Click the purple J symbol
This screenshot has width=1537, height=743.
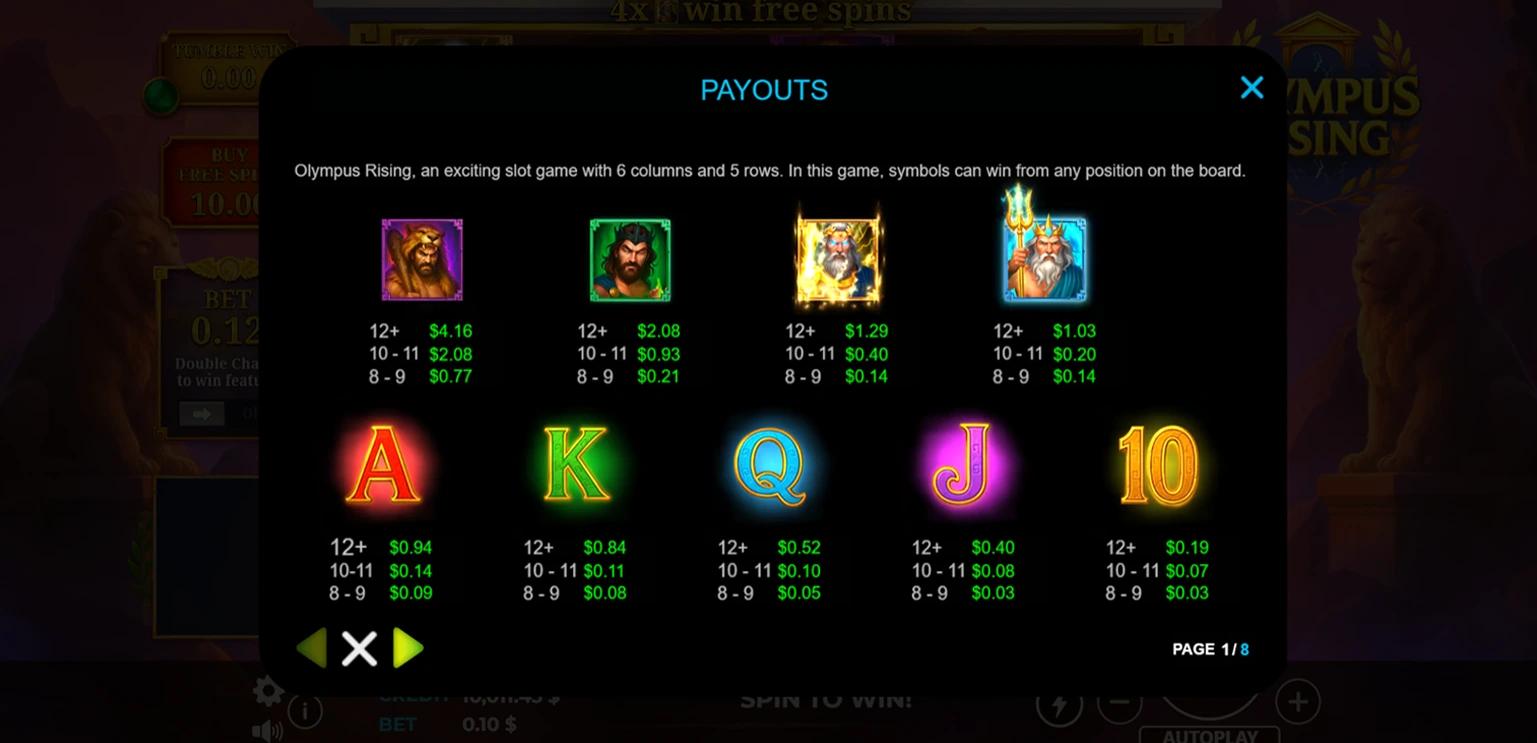pyautogui.click(x=962, y=462)
